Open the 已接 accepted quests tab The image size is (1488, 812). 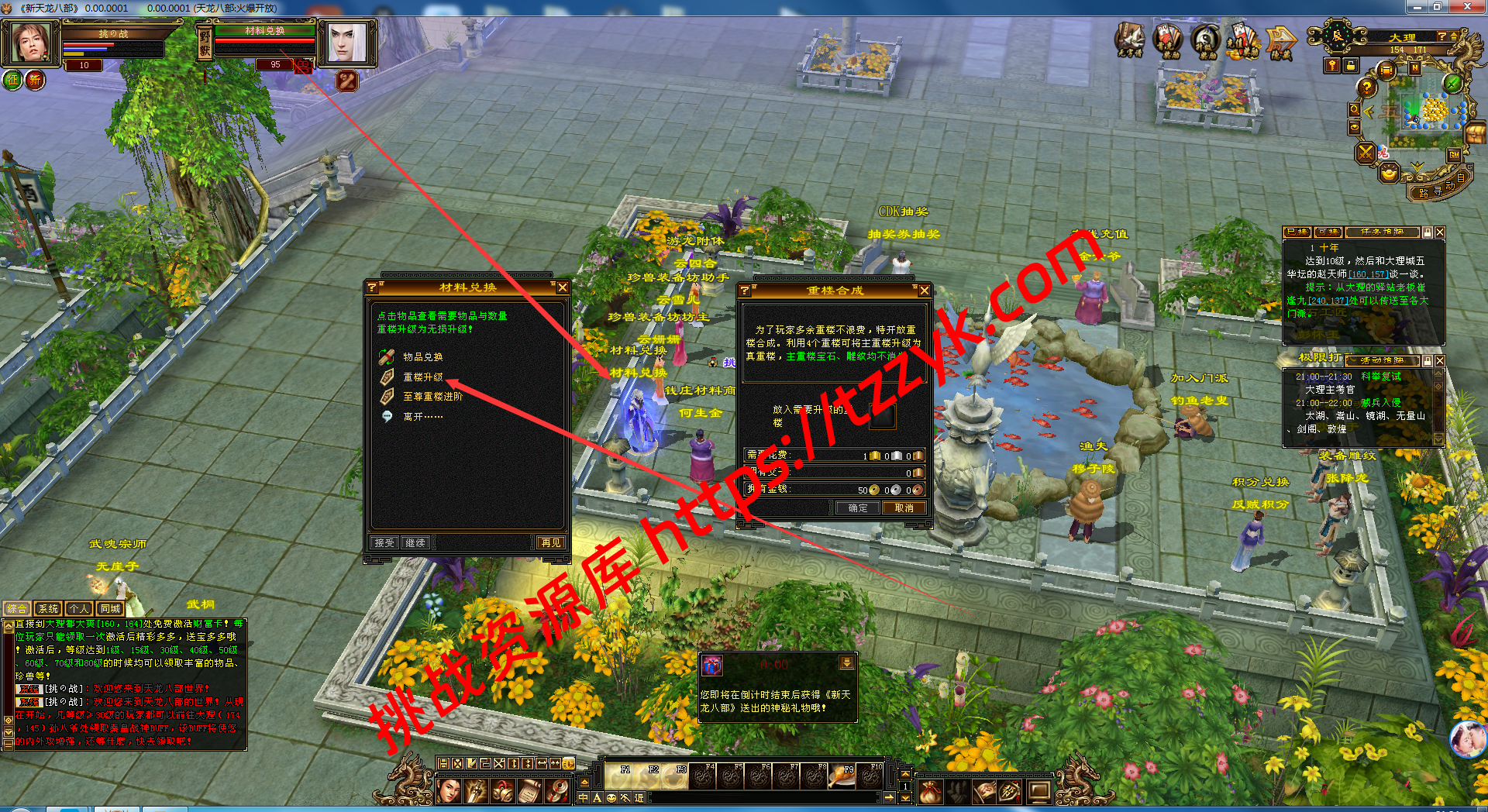(x=1297, y=232)
